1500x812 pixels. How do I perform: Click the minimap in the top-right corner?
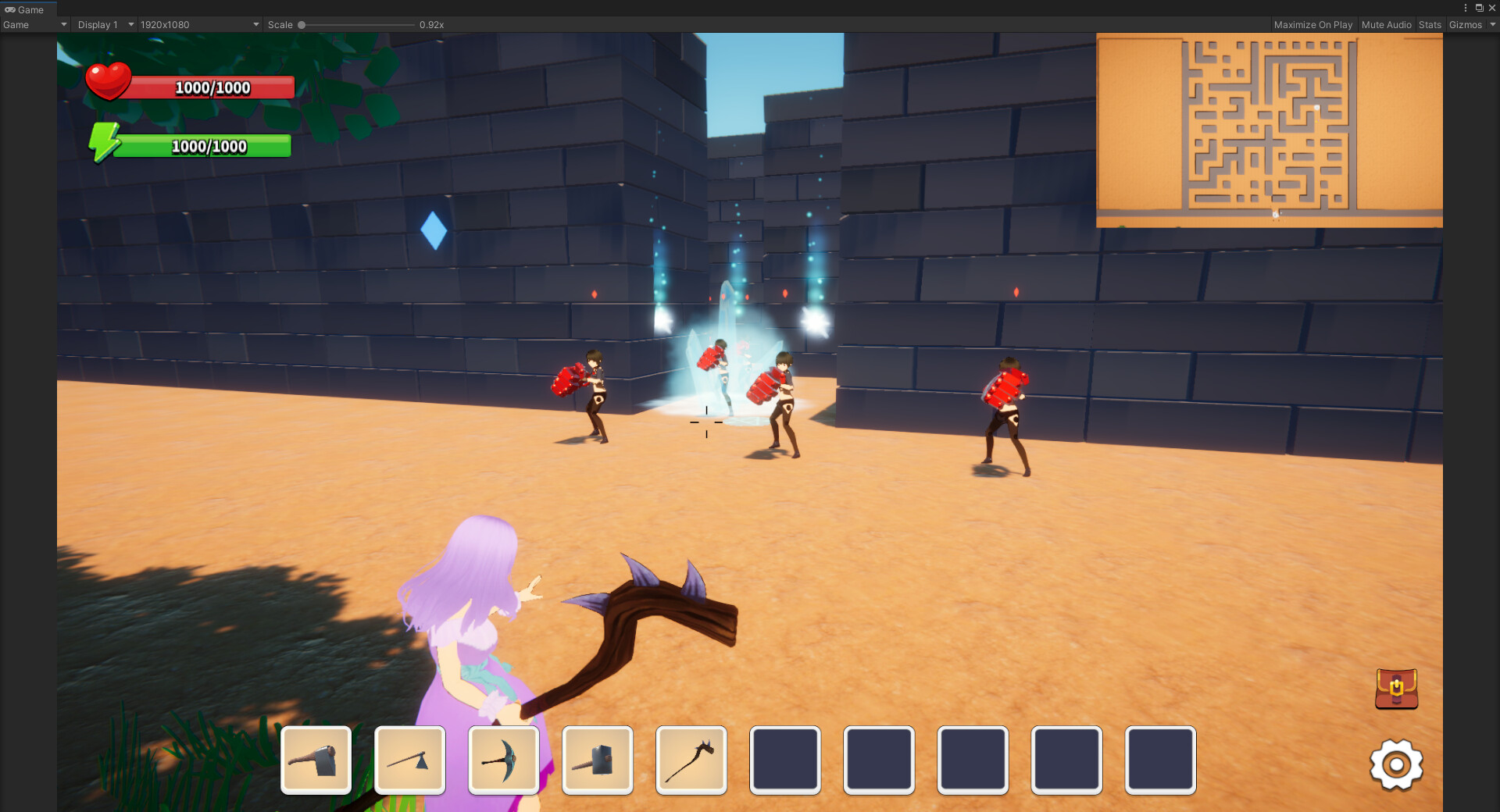1269,129
